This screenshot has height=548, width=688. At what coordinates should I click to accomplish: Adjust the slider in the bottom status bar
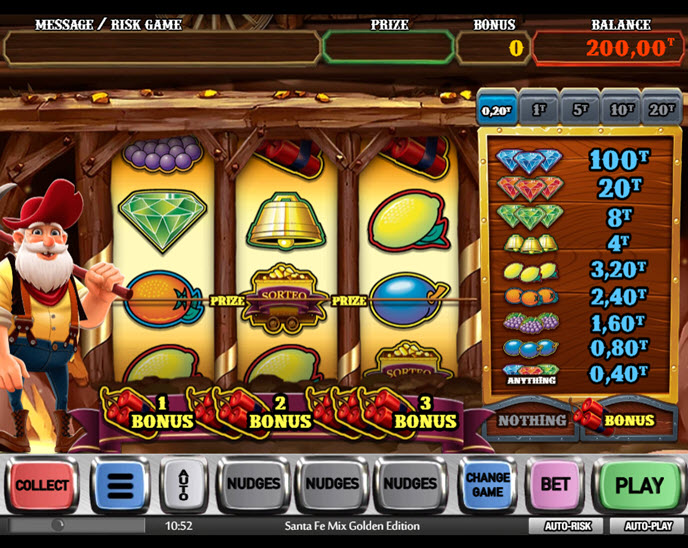pyautogui.click(x=58, y=525)
